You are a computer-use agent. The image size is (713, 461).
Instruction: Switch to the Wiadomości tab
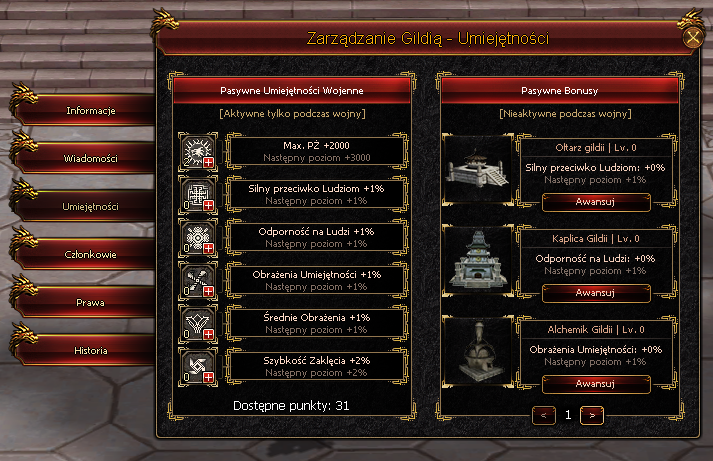[92, 158]
